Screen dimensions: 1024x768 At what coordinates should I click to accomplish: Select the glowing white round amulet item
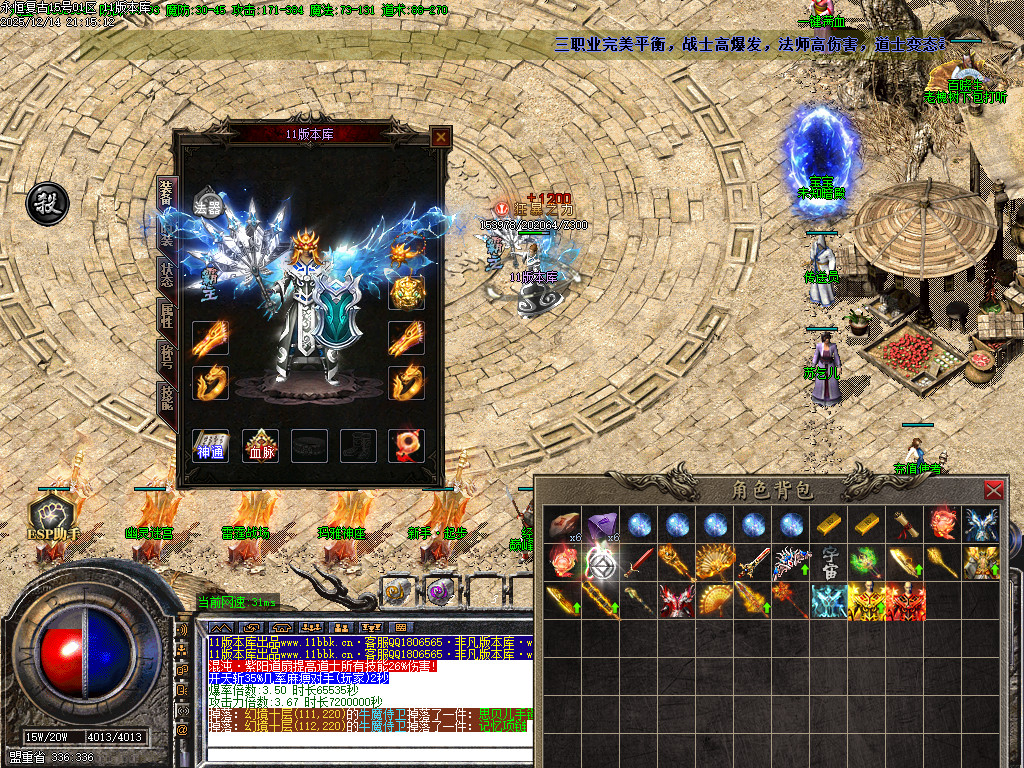pyautogui.click(x=600, y=562)
